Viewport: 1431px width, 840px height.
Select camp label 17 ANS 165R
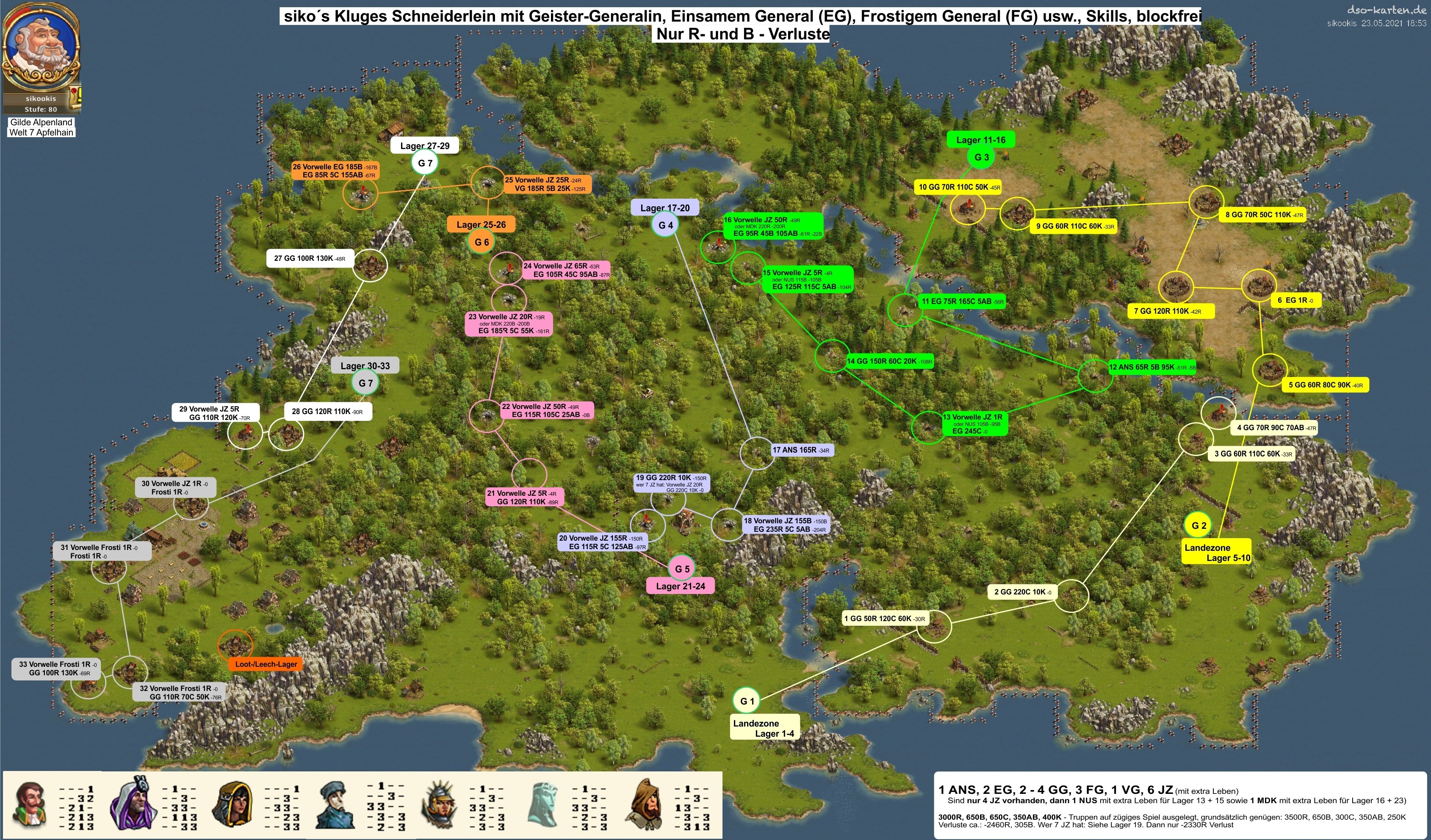[801, 450]
